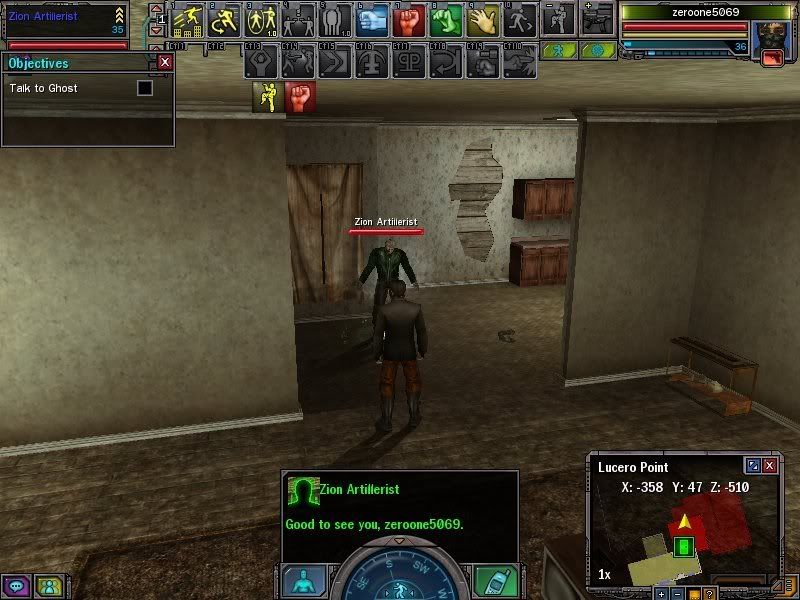800x600 pixels.
Task: Use the red raised fist ability in hotbar
Action: click(x=407, y=19)
